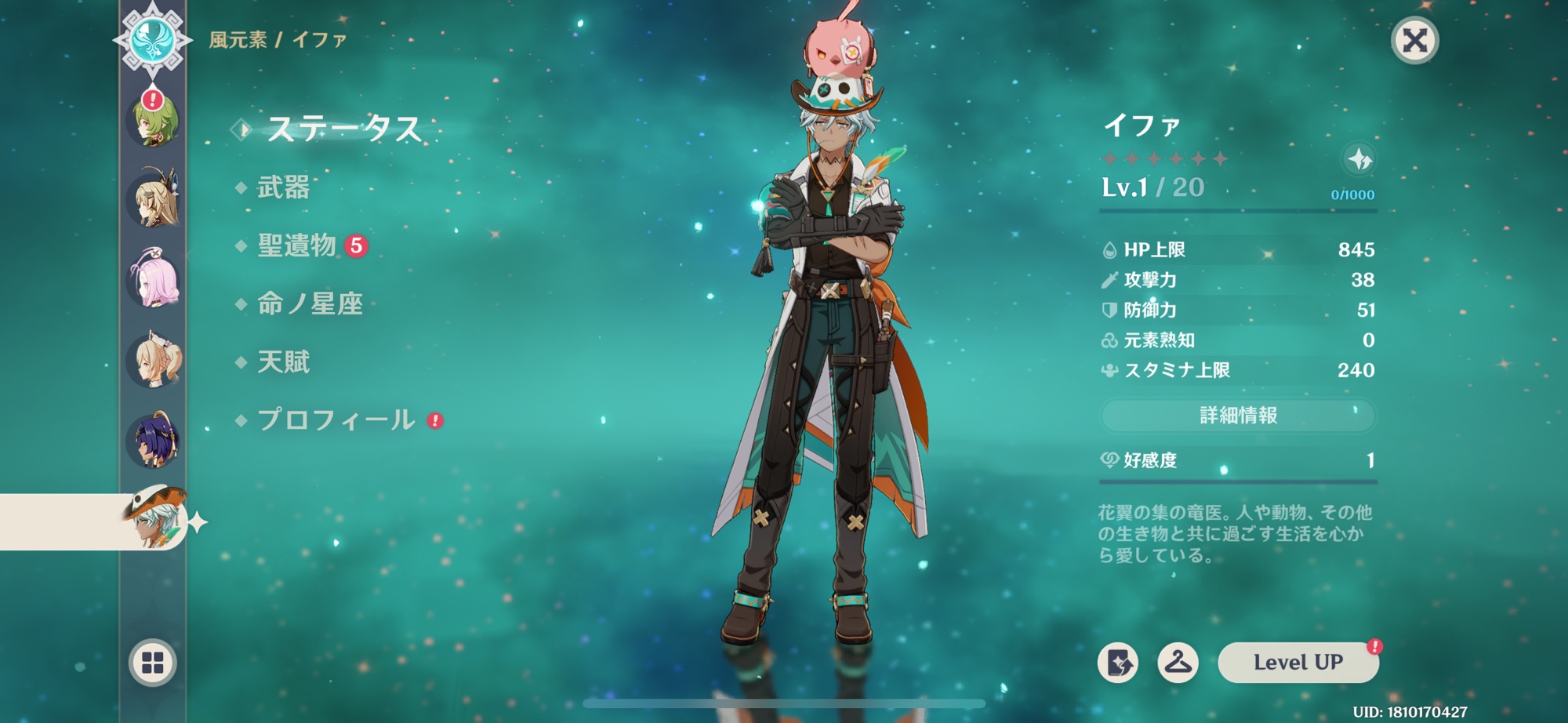Open the ステータス menu entry
This screenshot has width=1568, height=723.
coord(343,129)
